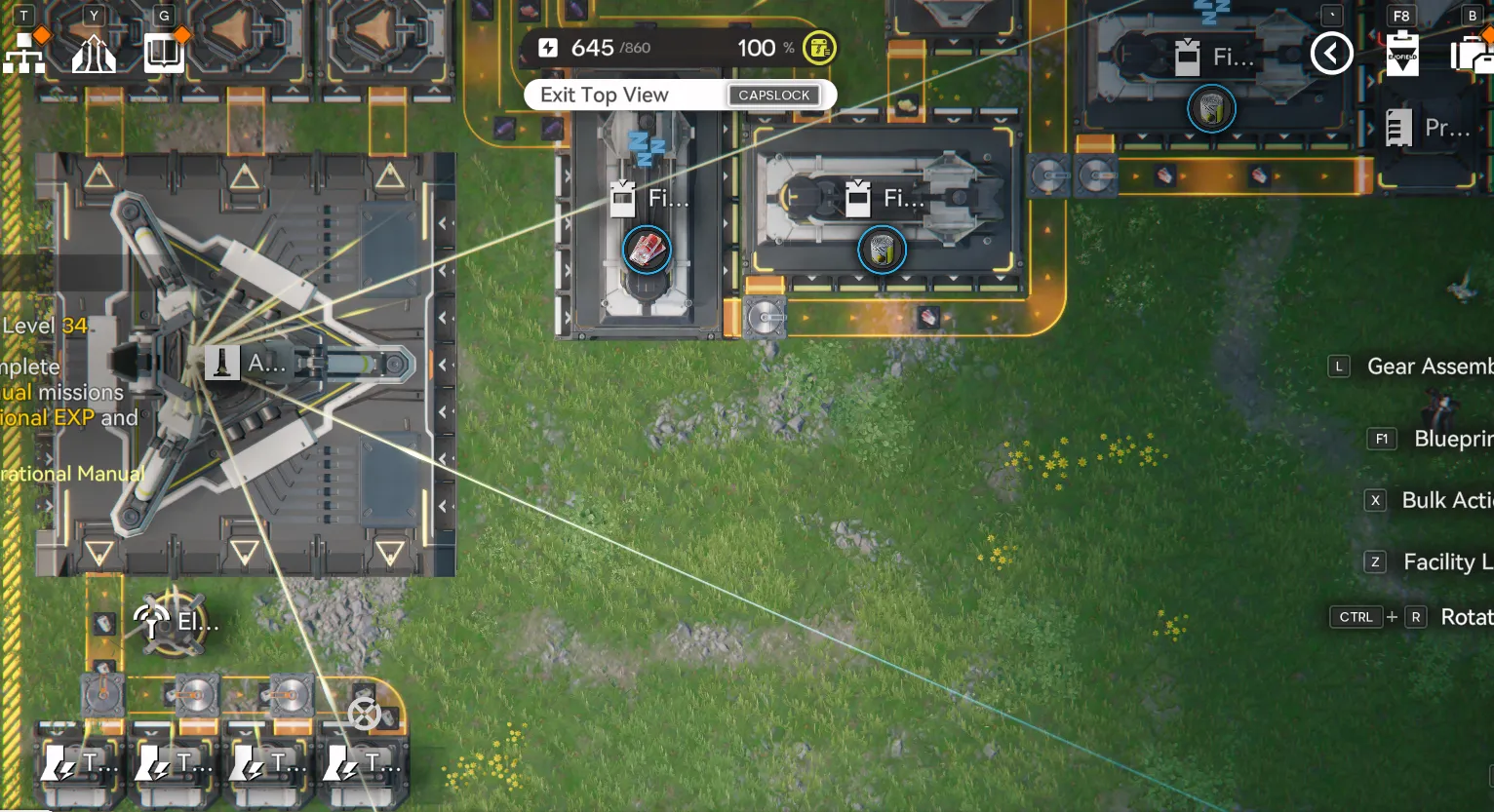
Task: Open the Gear Assembly option labeled L
Action: [x=1338, y=367]
